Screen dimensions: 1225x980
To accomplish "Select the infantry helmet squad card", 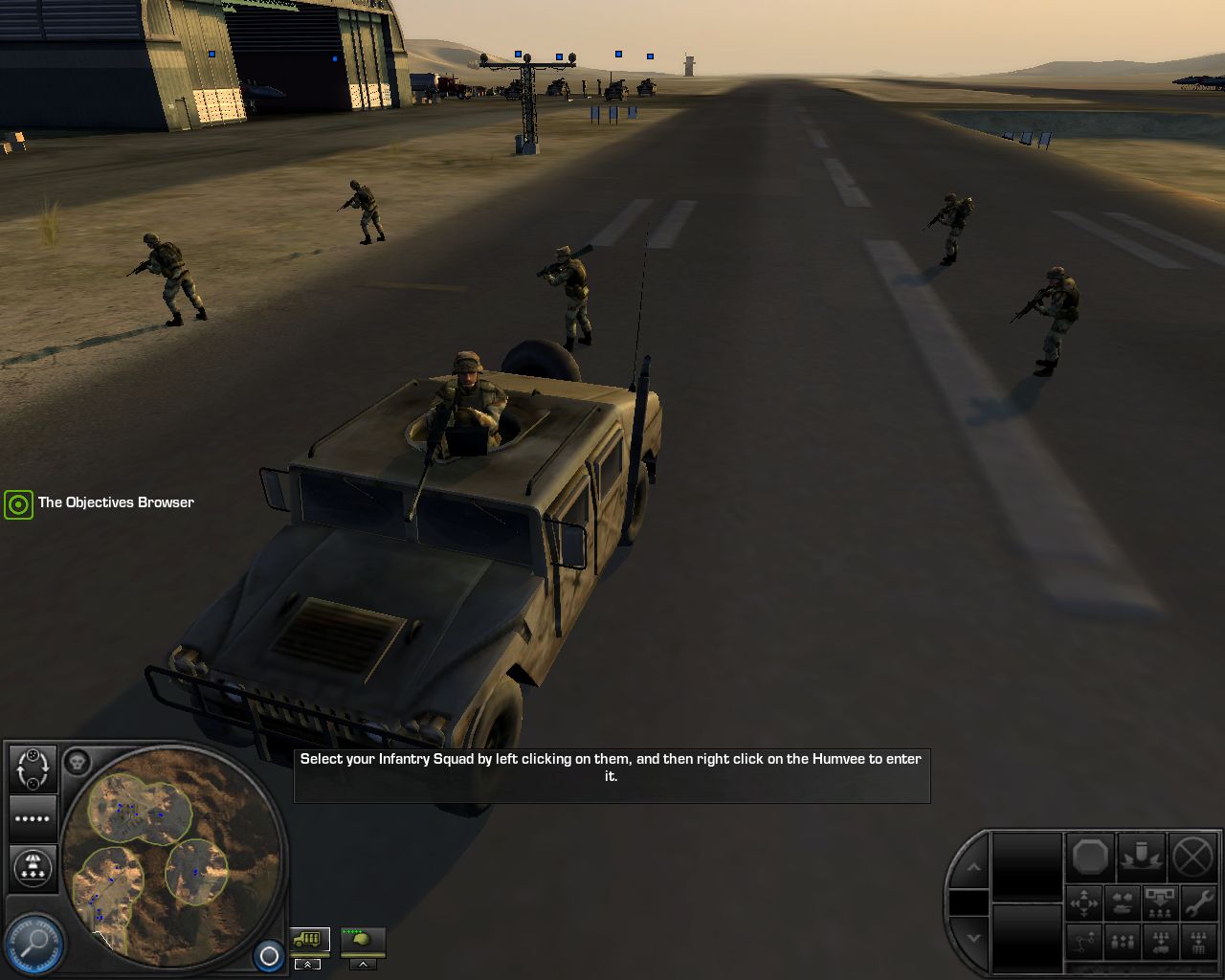I will point(363,940).
